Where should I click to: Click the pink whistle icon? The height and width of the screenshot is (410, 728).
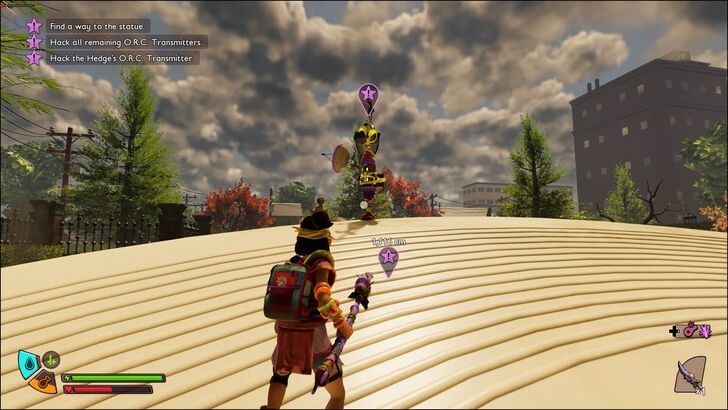(x=690, y=330)
